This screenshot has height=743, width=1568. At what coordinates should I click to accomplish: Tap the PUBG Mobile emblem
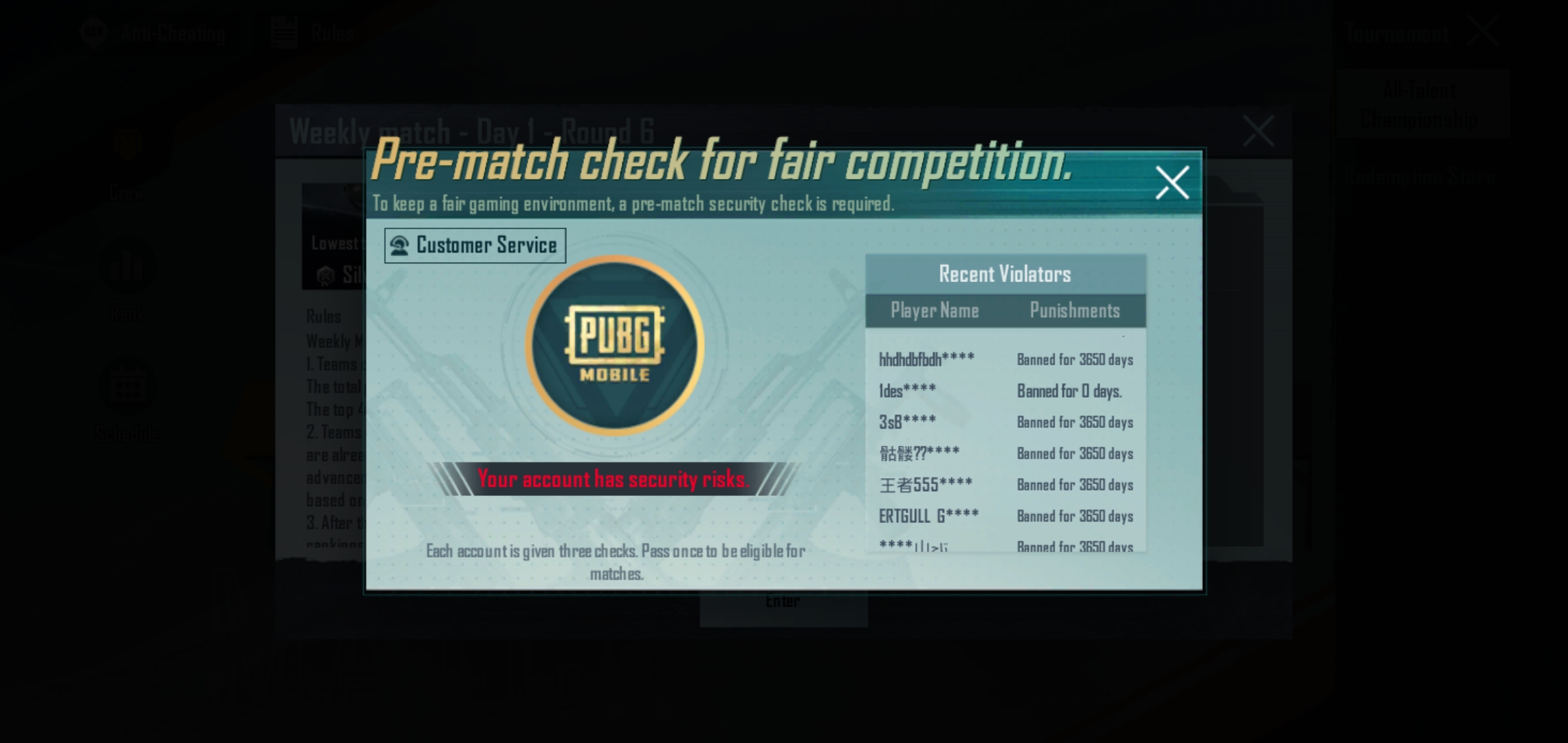(614, 347)
